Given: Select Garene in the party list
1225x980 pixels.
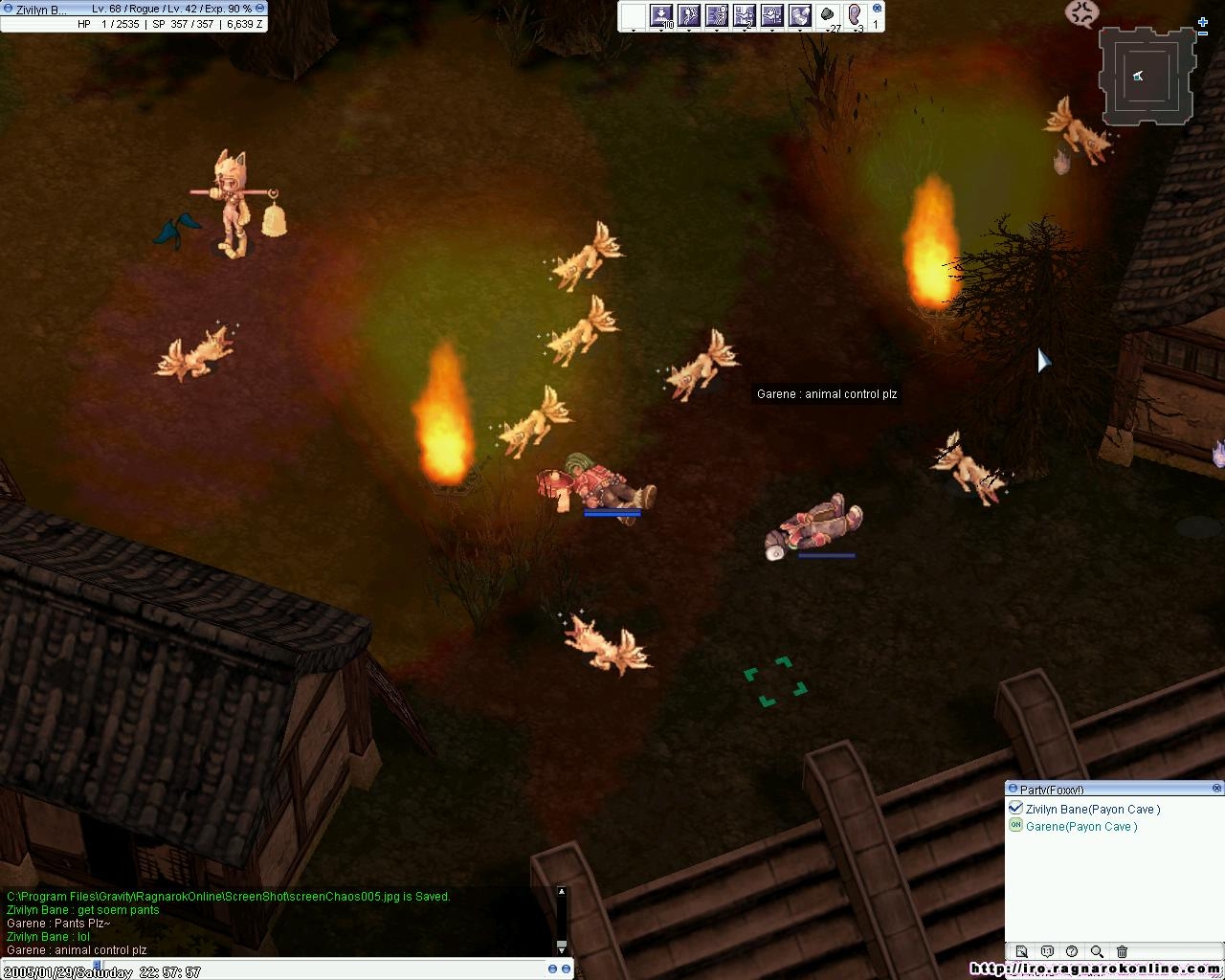Looking at the screenshot, I should coord(1081,827).
